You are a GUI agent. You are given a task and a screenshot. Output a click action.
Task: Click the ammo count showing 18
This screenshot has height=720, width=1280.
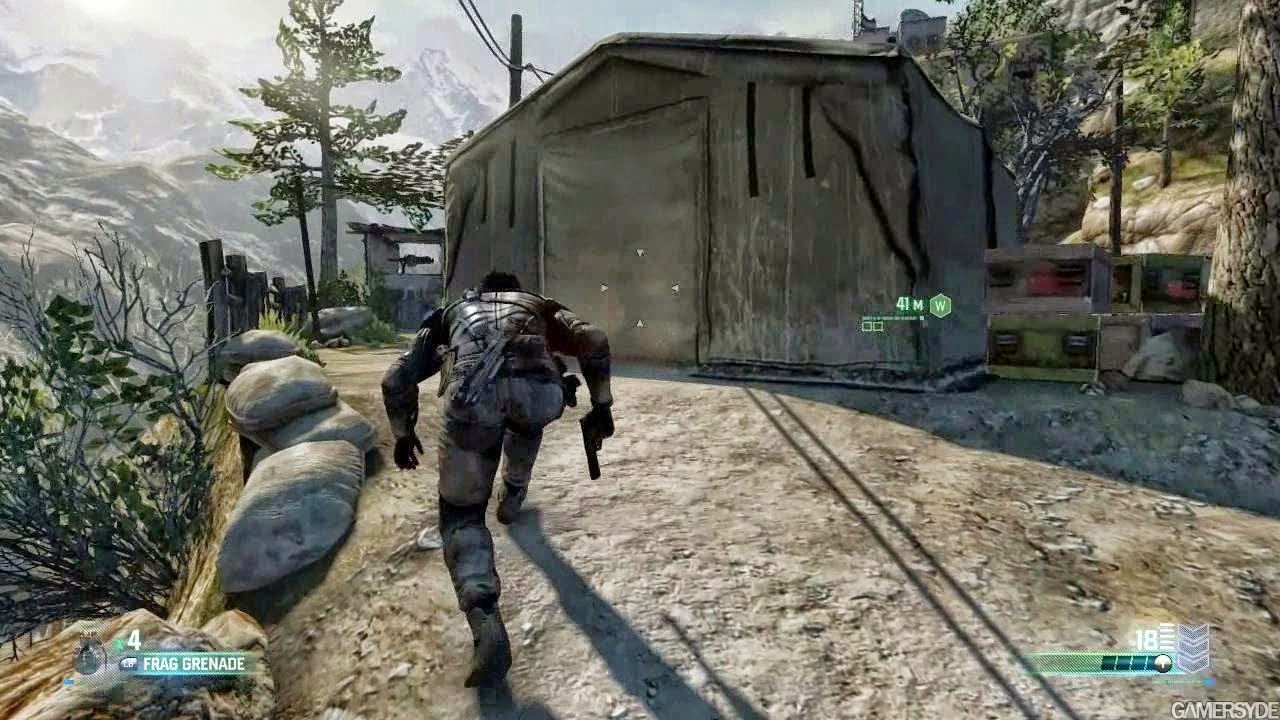point(1146,636)
